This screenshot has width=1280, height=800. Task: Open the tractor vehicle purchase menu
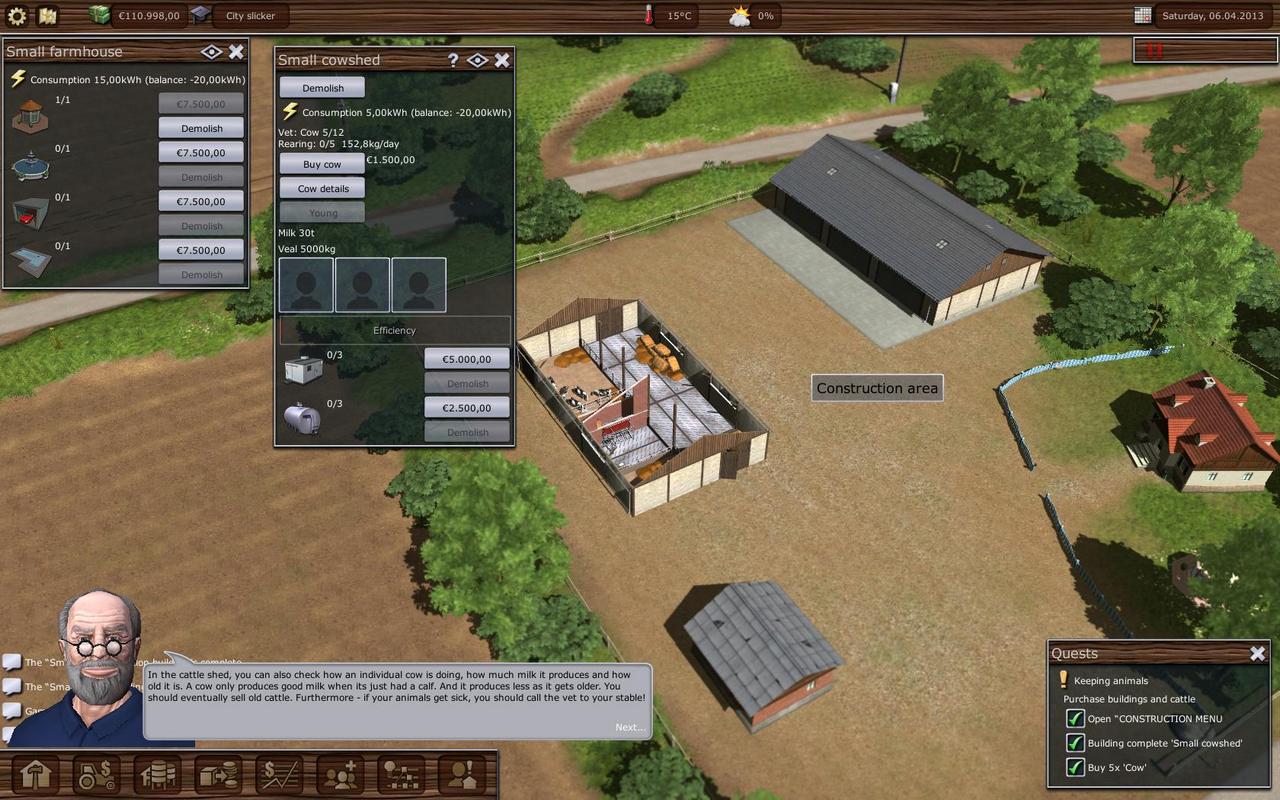pyautogui.click(x=96, y=774)
